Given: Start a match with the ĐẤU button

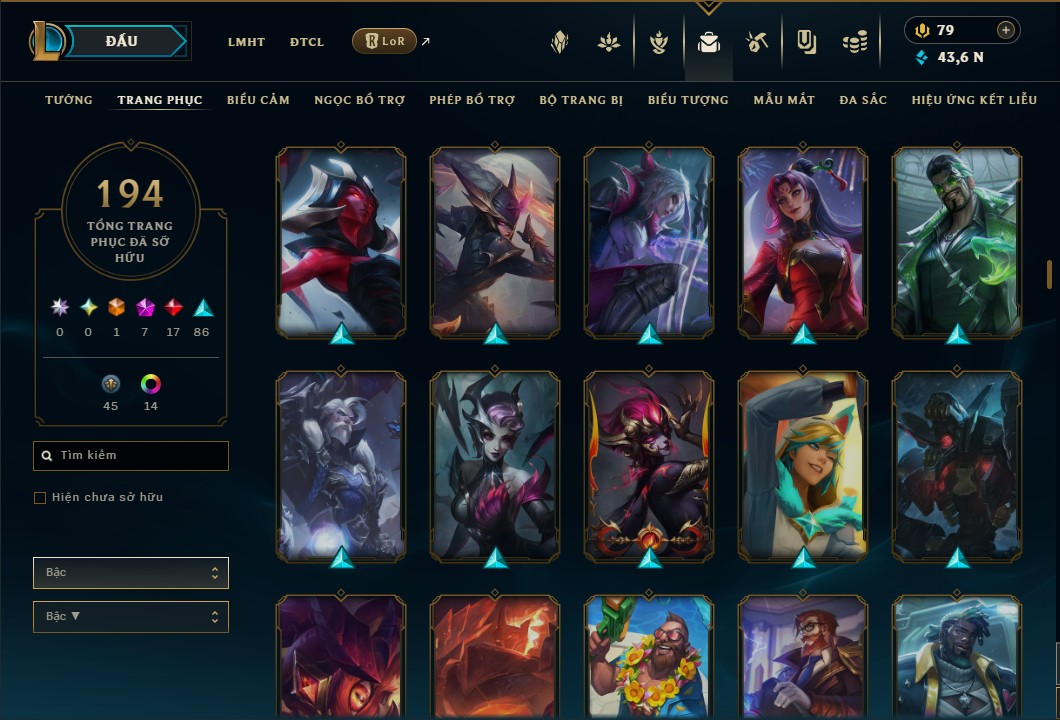Looking at the screenshot, I should 121,41.
